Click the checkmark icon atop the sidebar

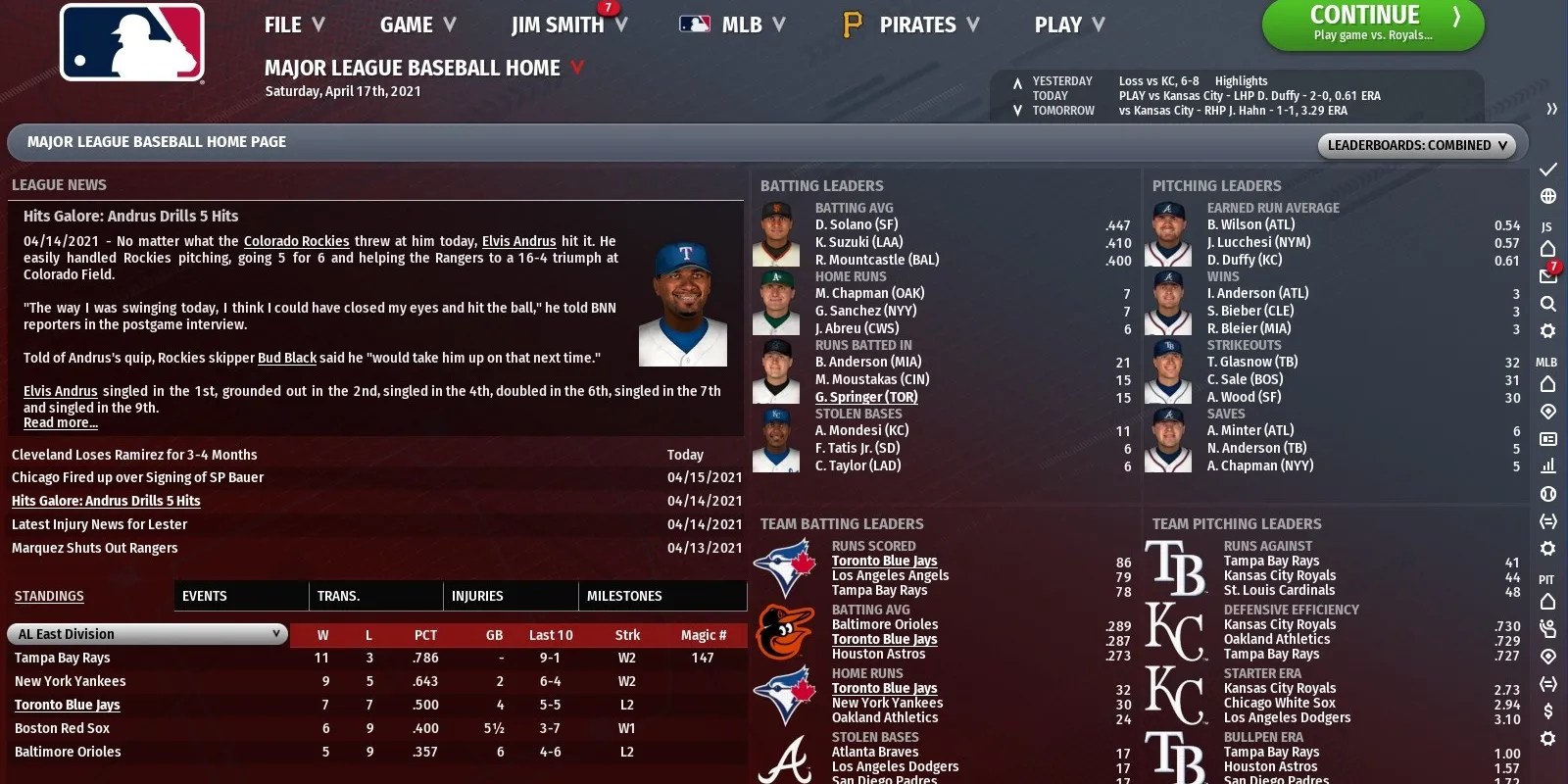point(1549,169)
